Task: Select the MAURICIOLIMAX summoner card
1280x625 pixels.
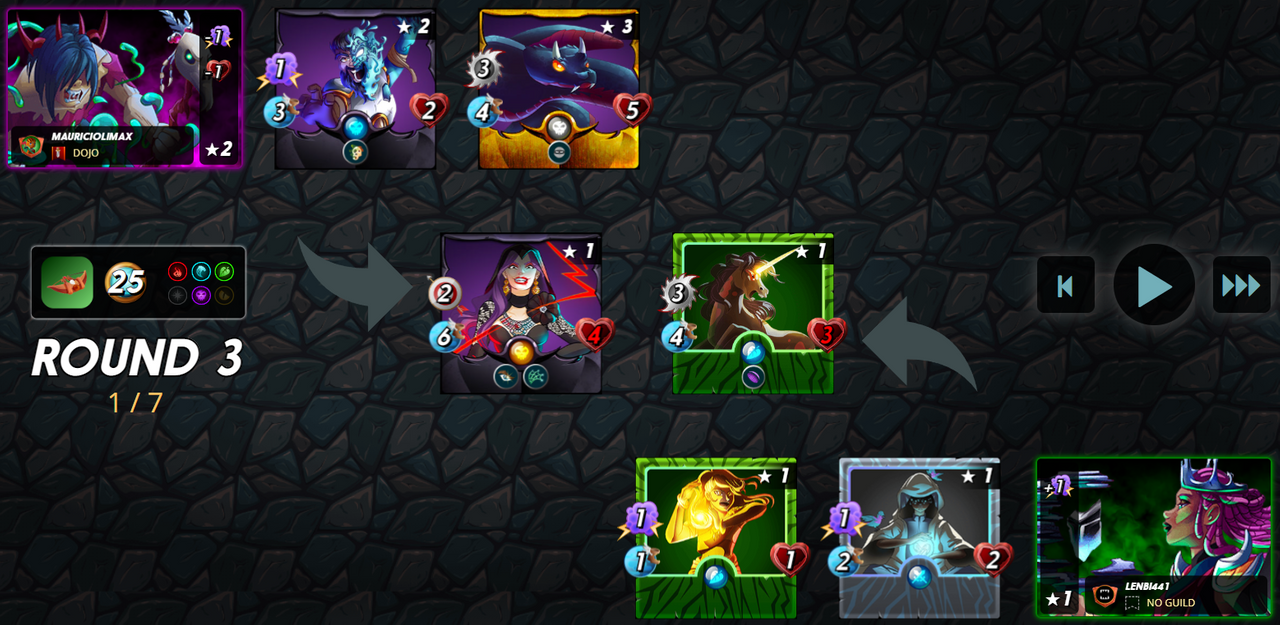Action: click(x=124, y=88)
